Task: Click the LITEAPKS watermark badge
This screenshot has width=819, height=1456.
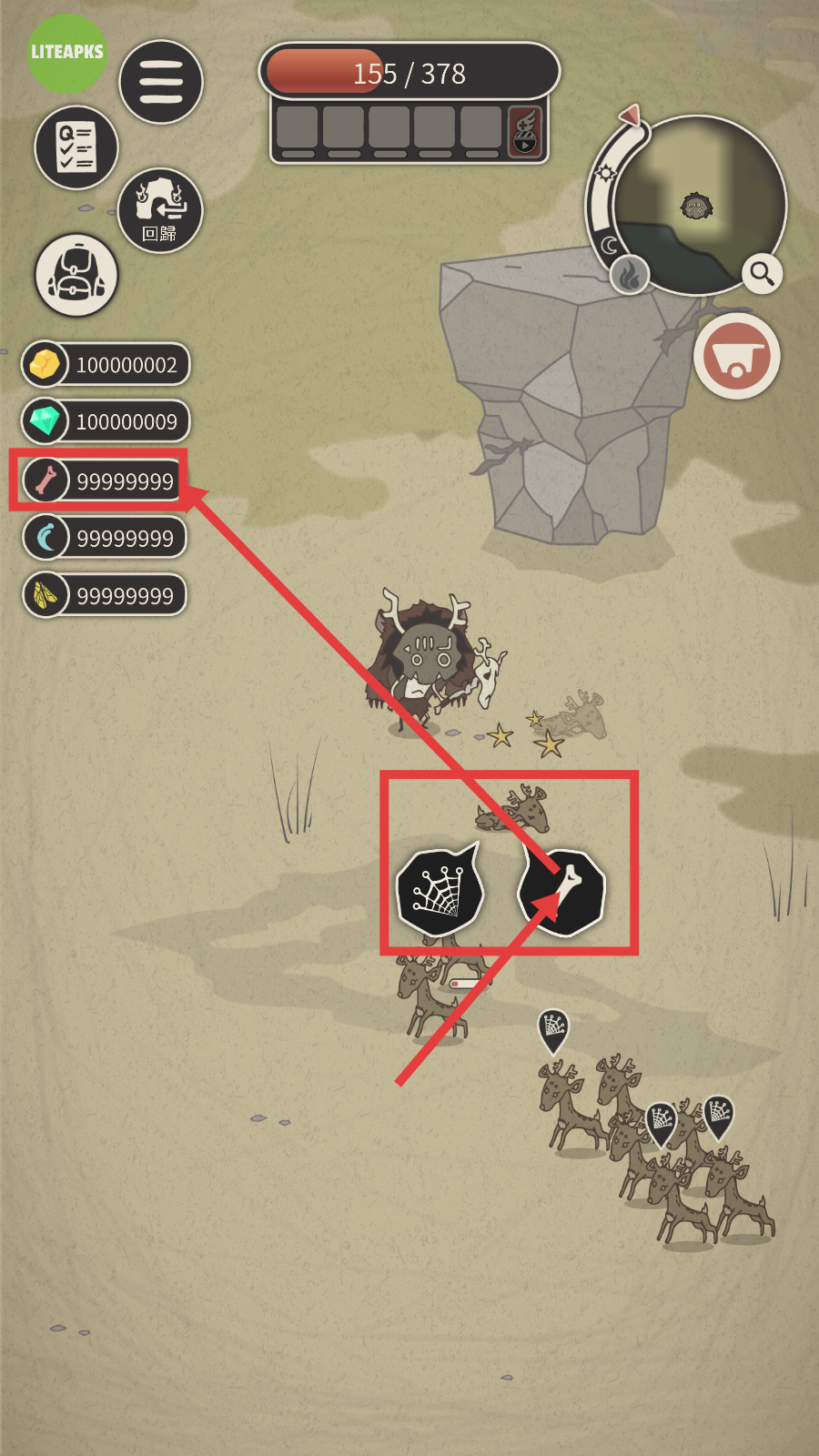Action: [x=67, y=53]
